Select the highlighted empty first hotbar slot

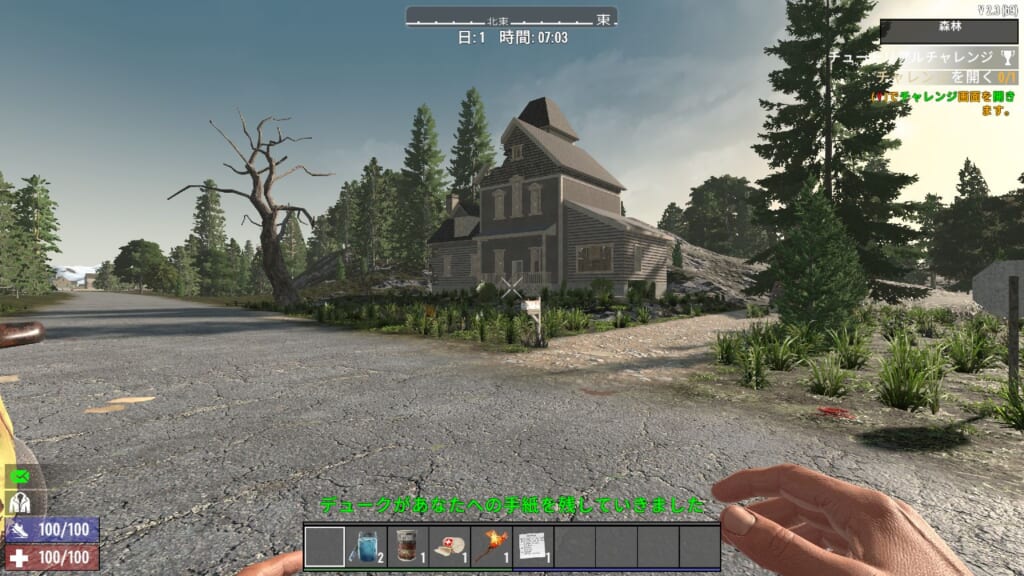pyautogui.click(x=324, y=547)
